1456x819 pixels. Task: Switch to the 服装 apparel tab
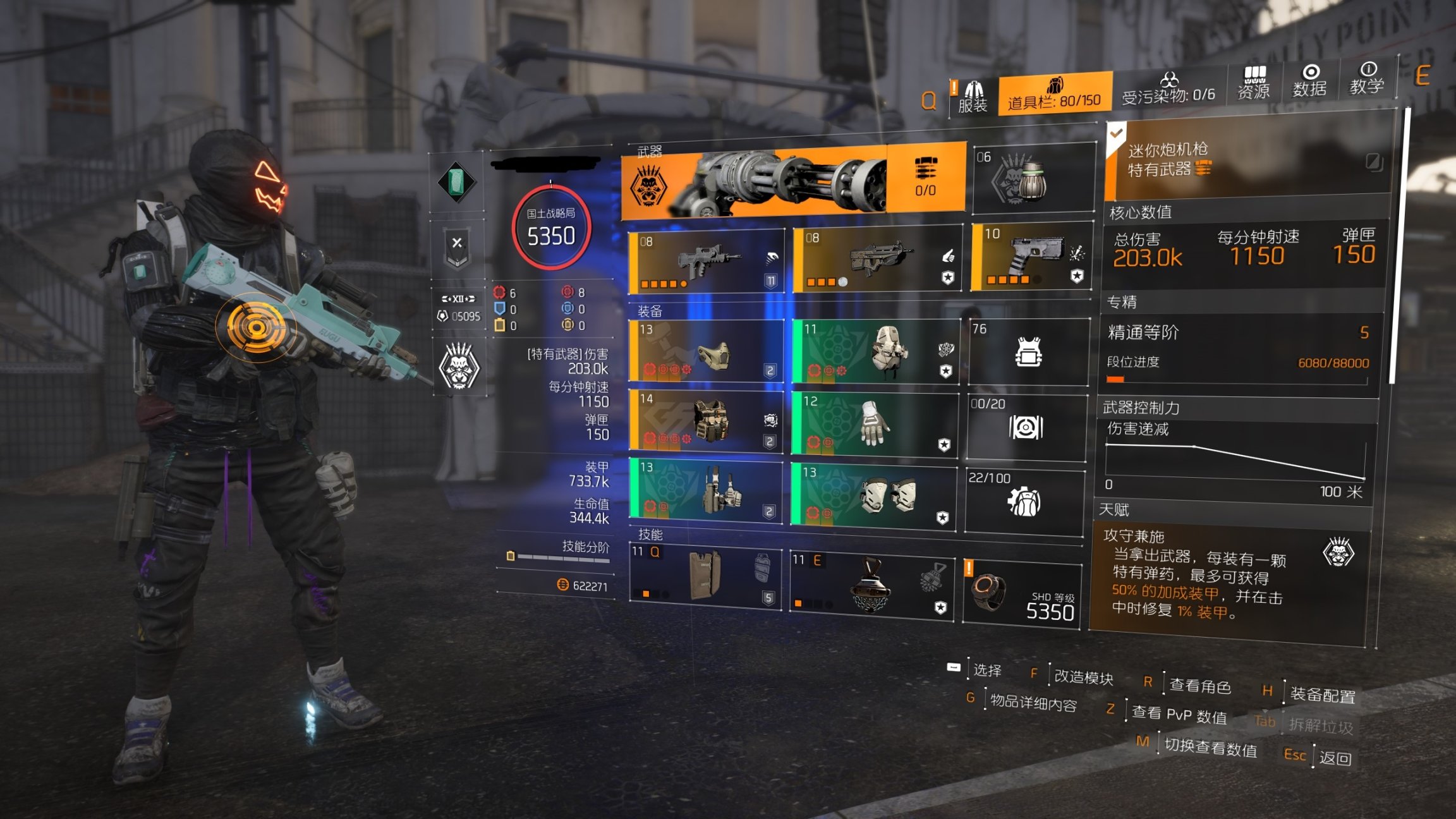point(972,97)
